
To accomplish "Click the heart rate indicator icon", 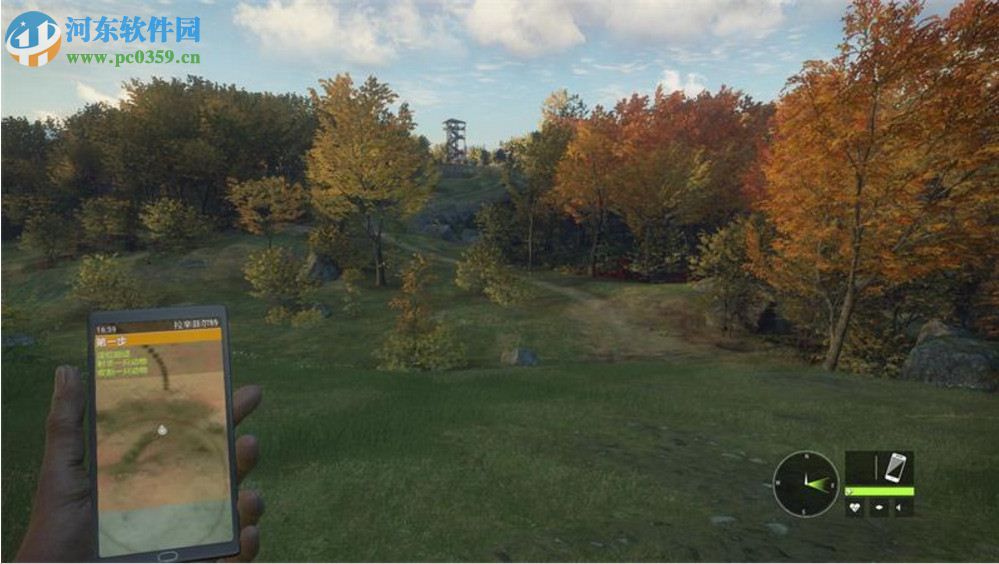I will [854, 508].
